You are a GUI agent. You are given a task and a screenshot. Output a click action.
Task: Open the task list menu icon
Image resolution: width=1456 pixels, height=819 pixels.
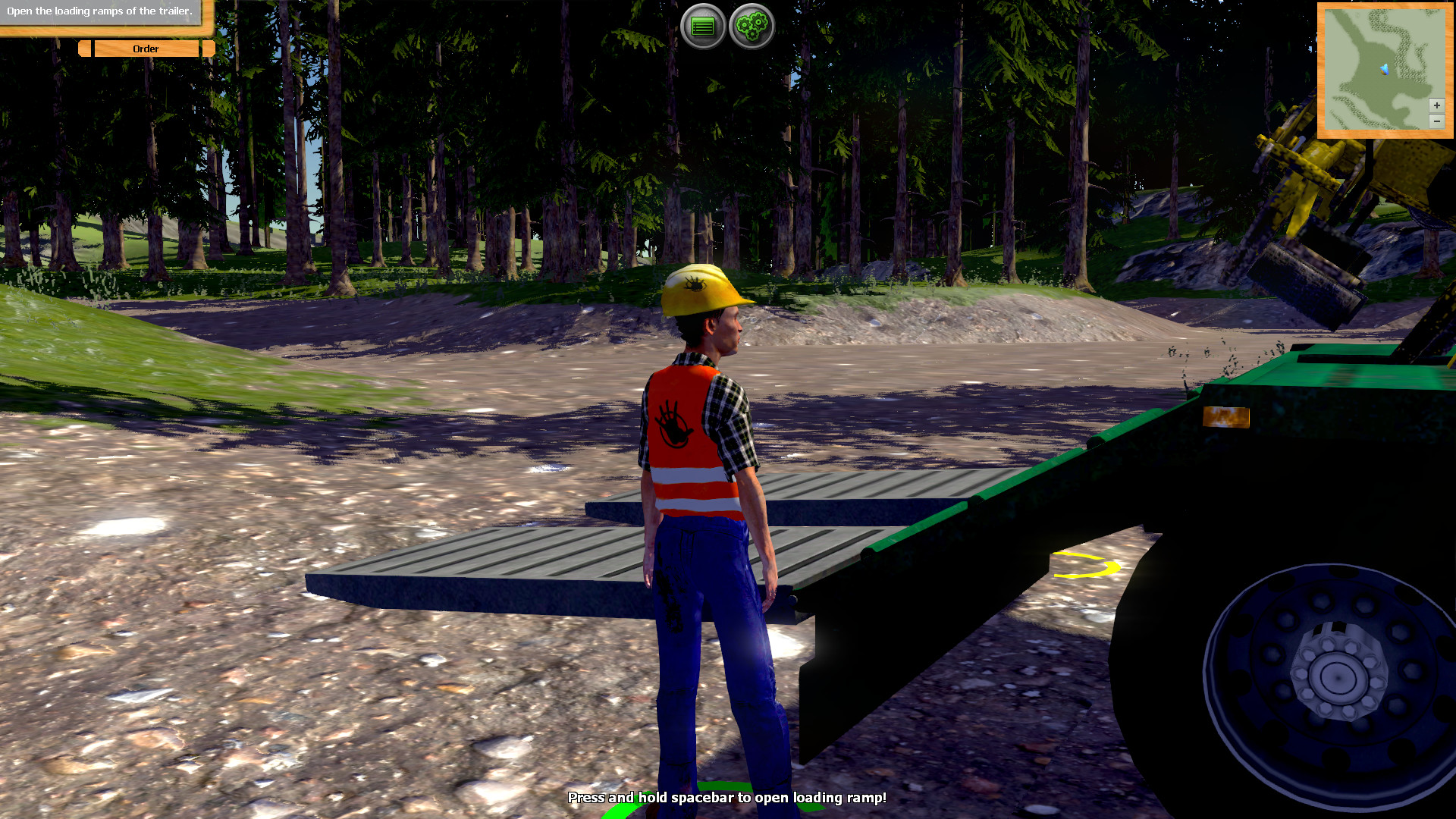(x=704, y=24)
